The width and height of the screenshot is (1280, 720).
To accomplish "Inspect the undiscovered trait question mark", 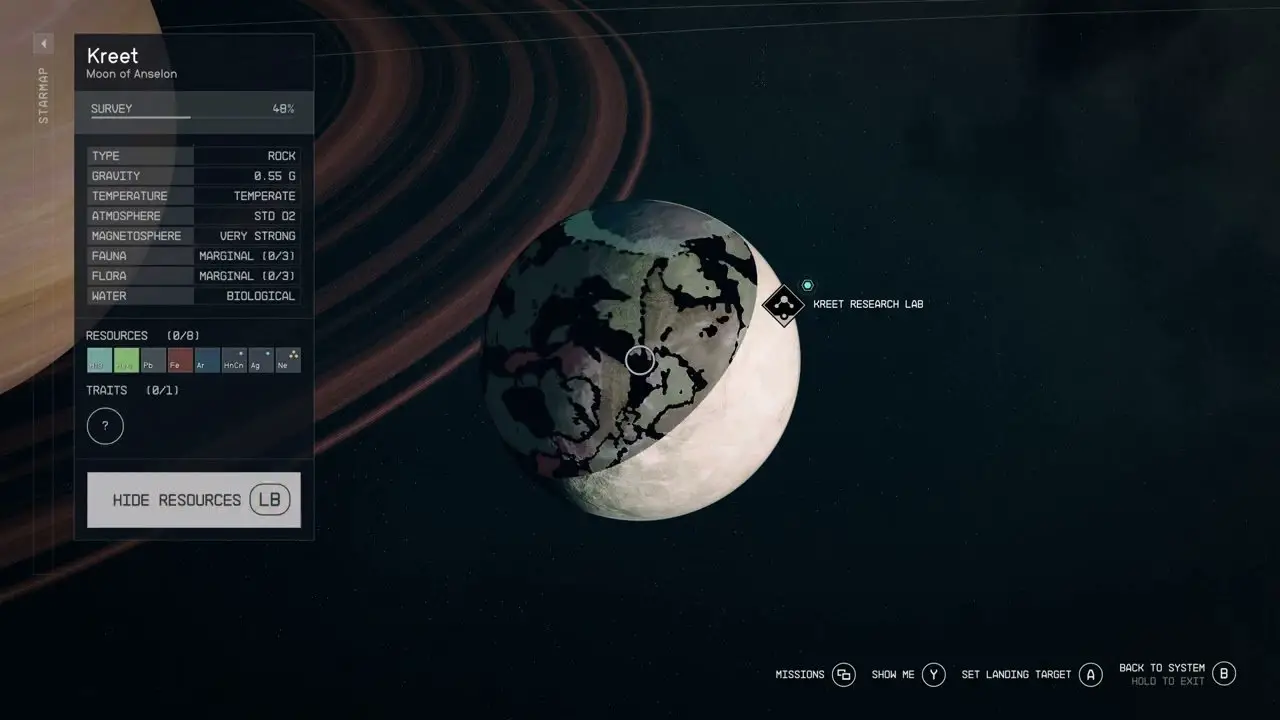I will pyautogui.click(x=105, y=427).
